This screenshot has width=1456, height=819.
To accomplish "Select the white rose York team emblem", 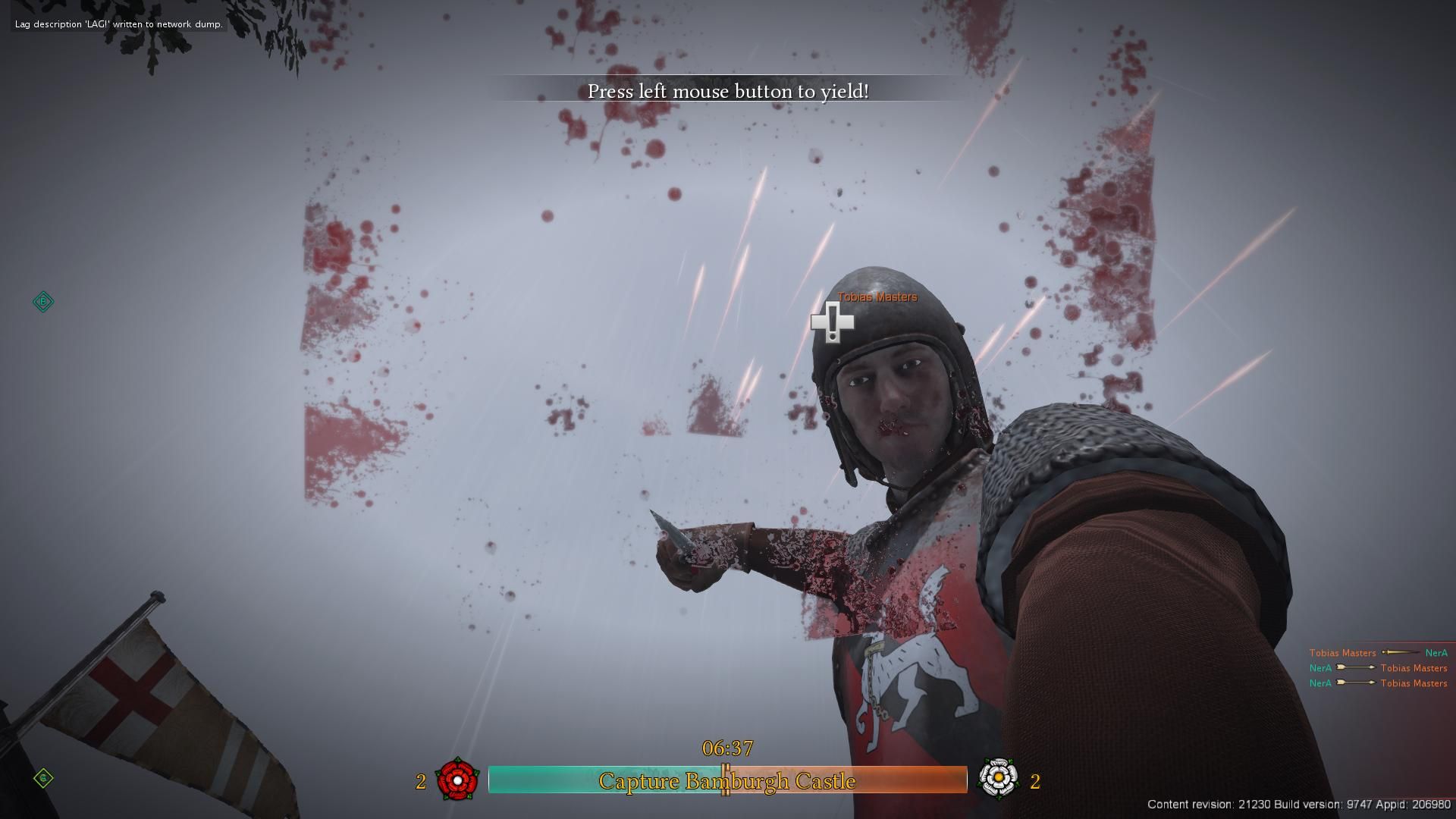I will [998, 777].
